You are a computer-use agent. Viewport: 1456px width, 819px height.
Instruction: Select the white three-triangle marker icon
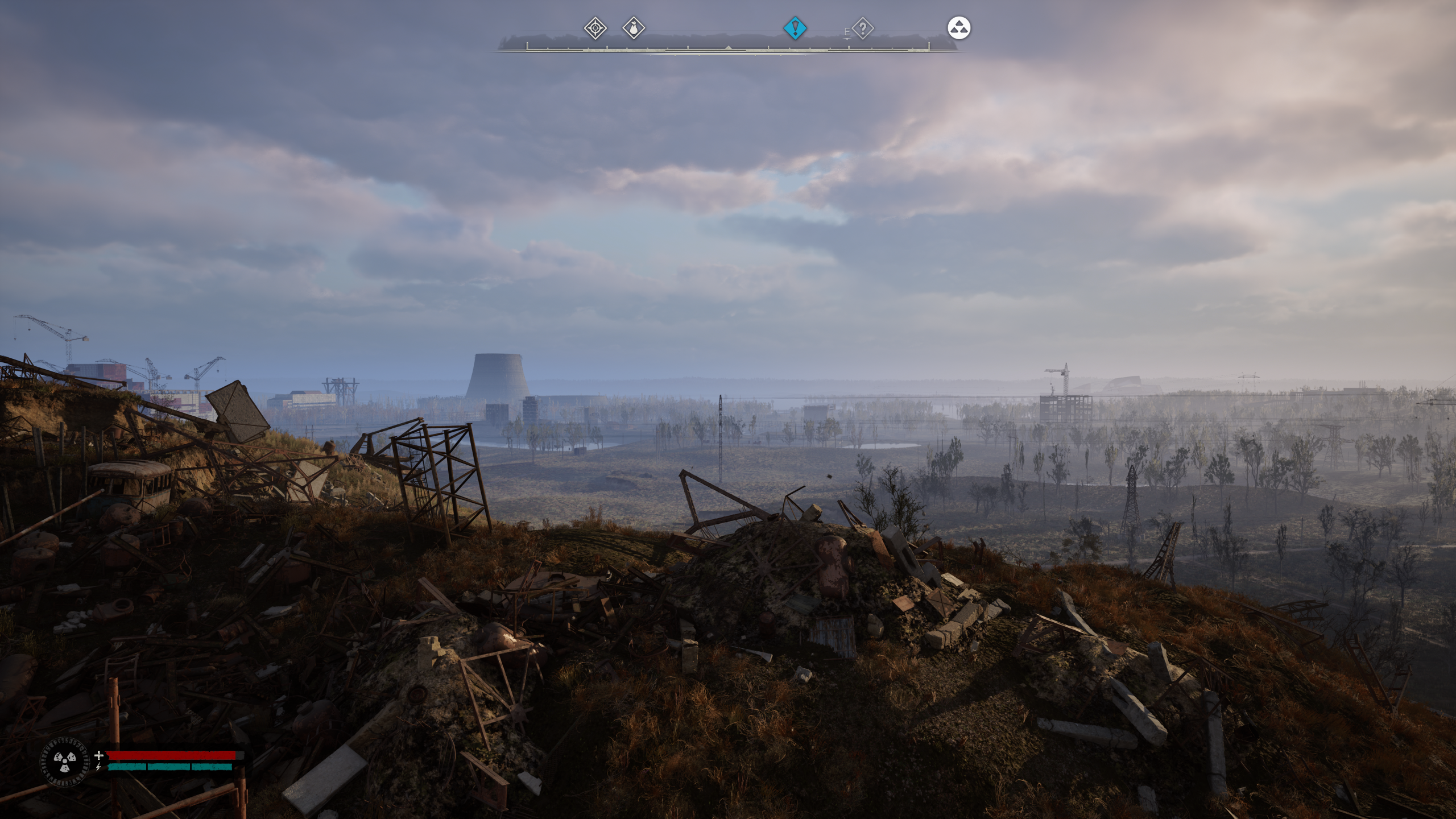coord(959,28)
